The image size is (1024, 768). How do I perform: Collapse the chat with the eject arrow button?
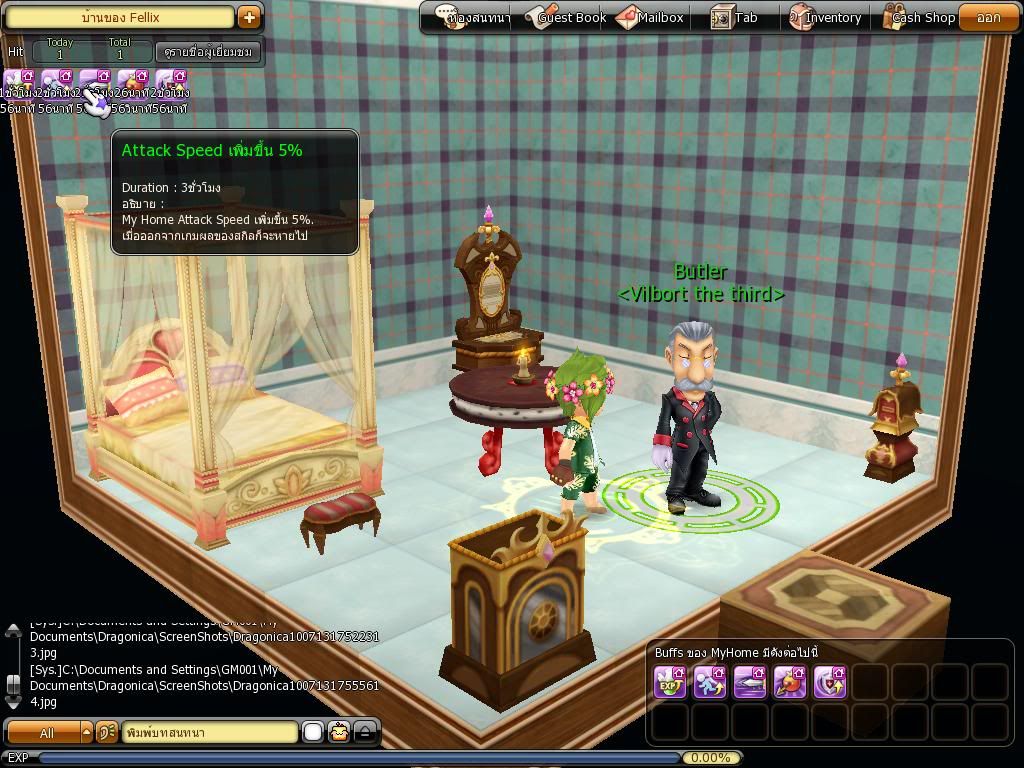click(366, 733)
